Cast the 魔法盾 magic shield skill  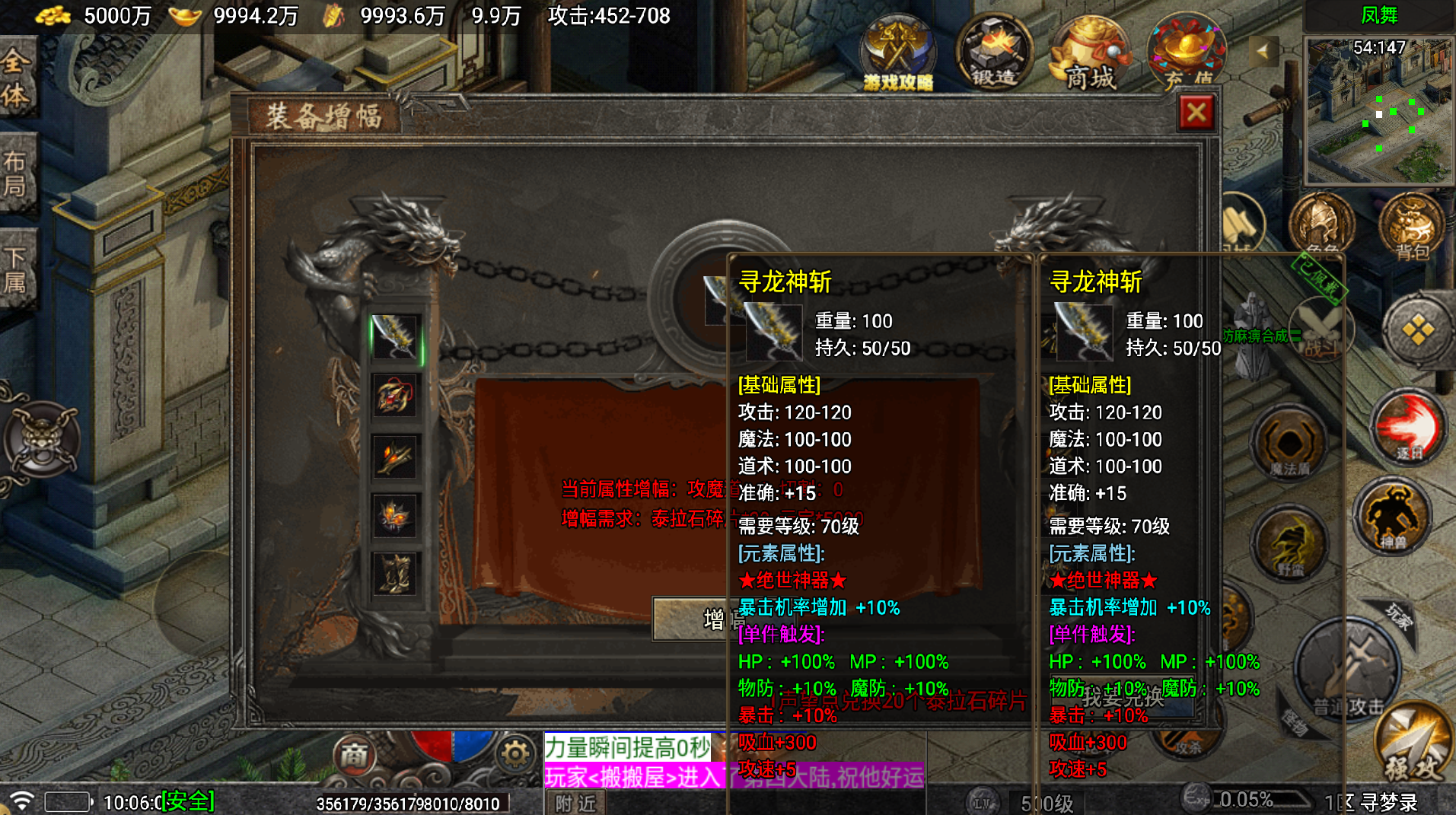1290,441
